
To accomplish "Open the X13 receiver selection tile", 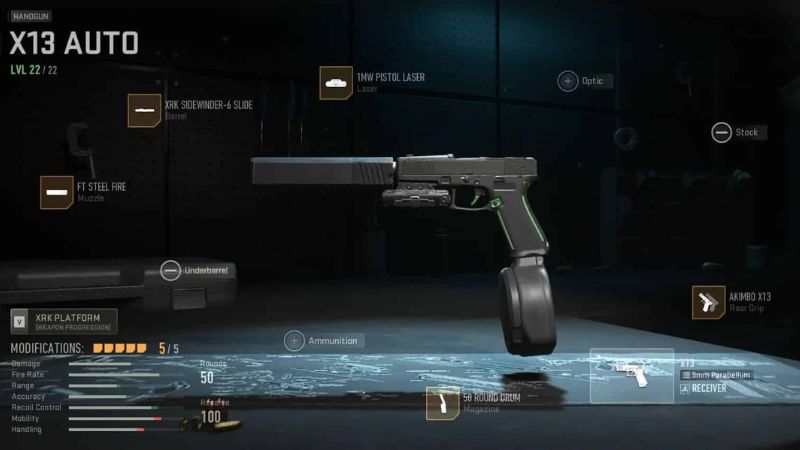I will pos(631,376).
